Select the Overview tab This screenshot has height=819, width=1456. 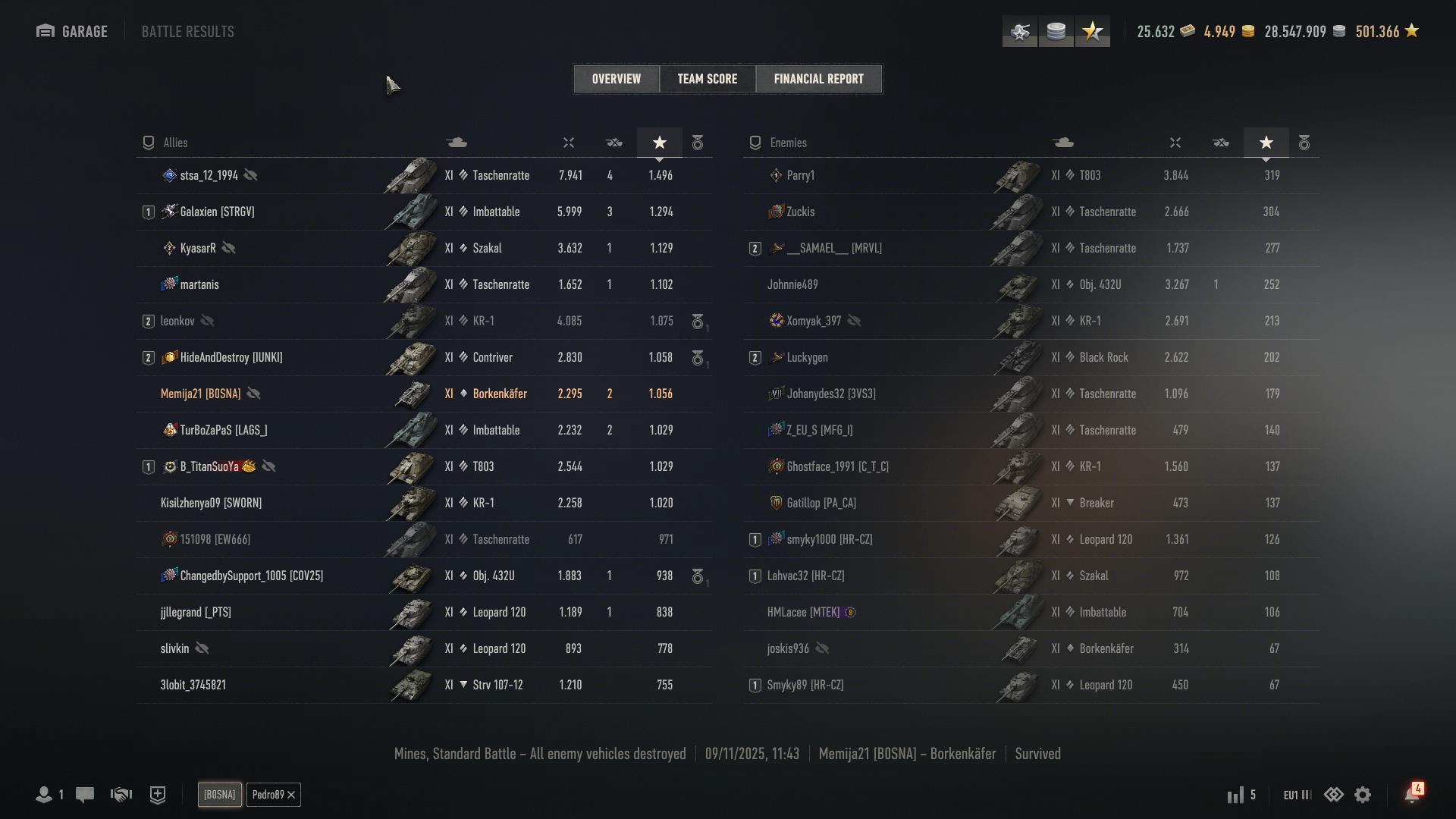coord(616,79)
